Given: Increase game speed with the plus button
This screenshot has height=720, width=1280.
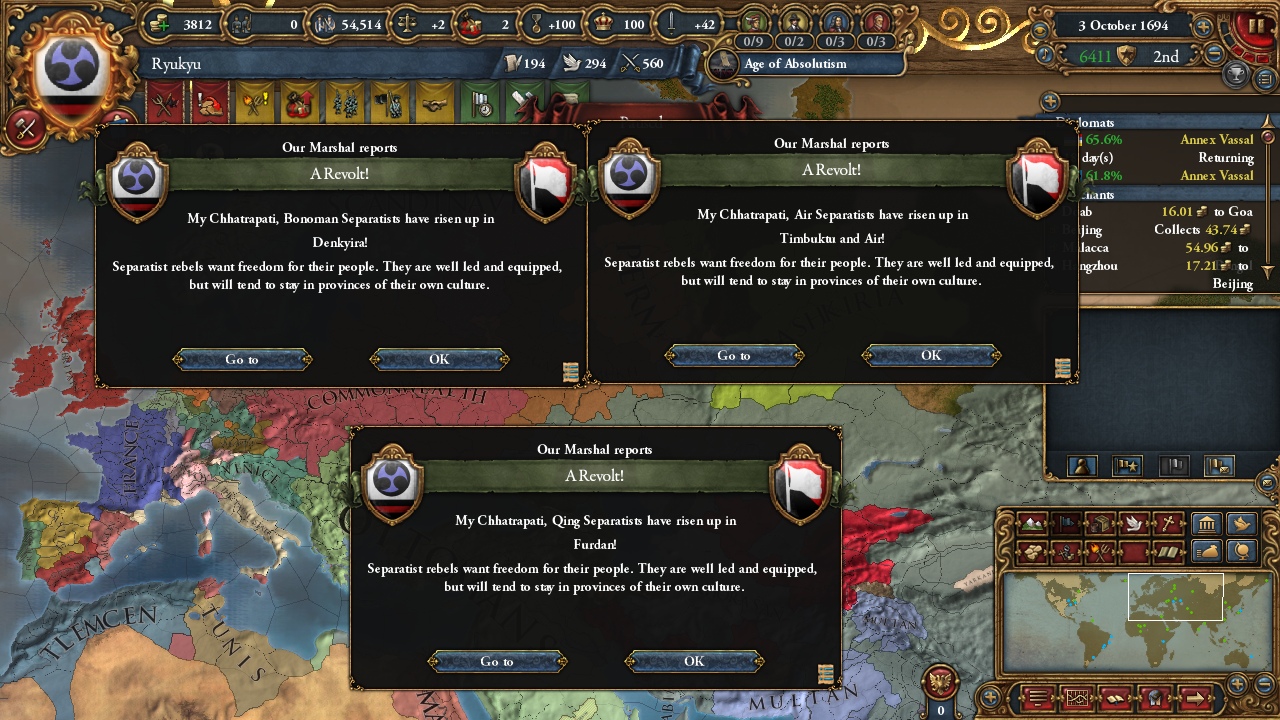Looking at the screenshot, I should (x=1203, y=27).
